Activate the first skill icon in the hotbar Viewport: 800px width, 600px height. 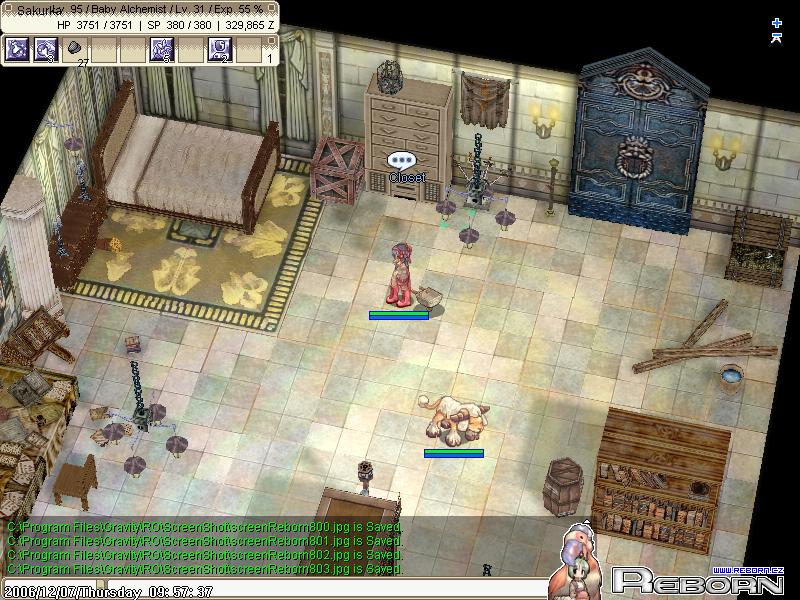17,49
